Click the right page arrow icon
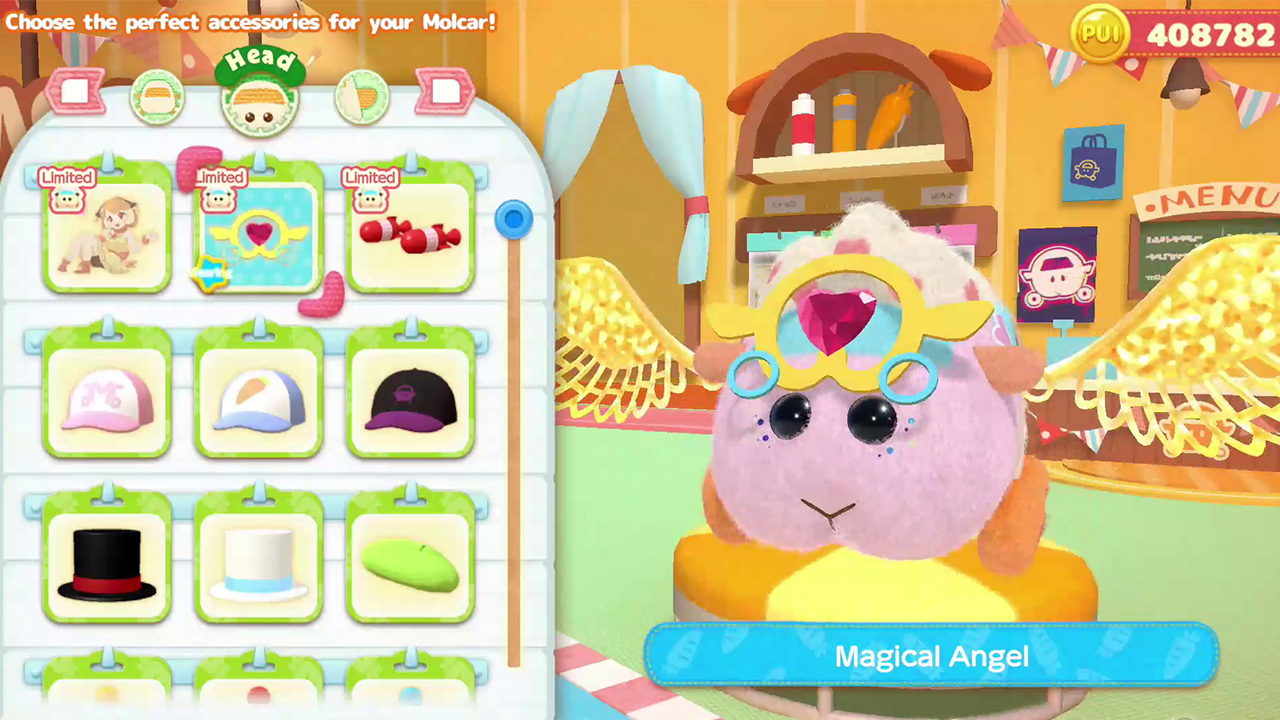 [x=444, y=91]
